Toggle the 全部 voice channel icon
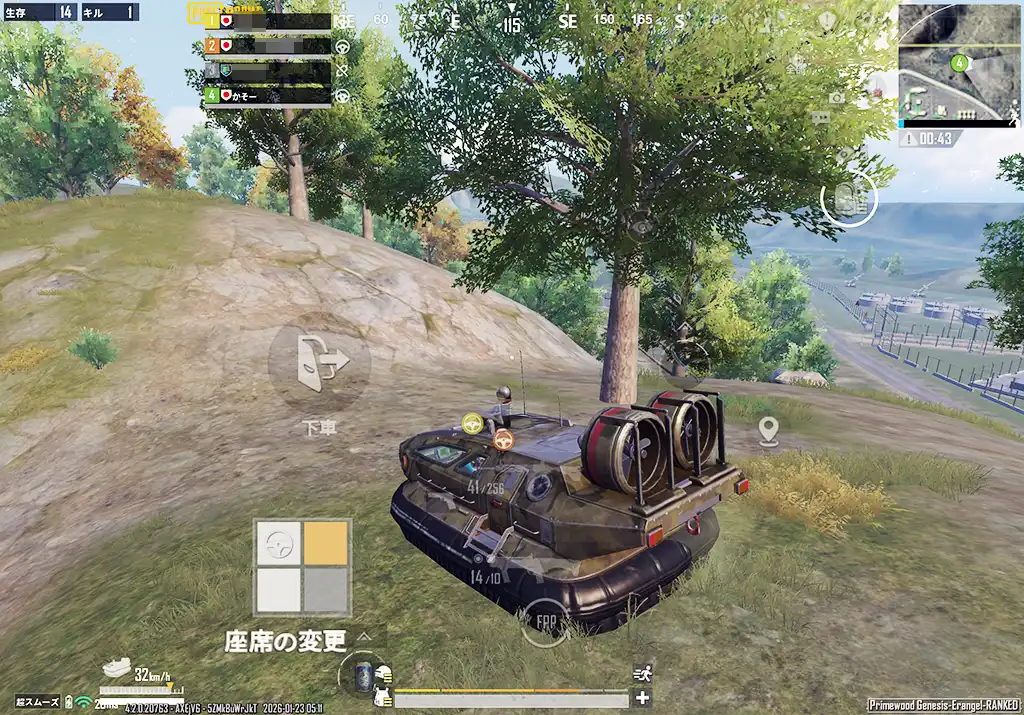 click(796, 65)
